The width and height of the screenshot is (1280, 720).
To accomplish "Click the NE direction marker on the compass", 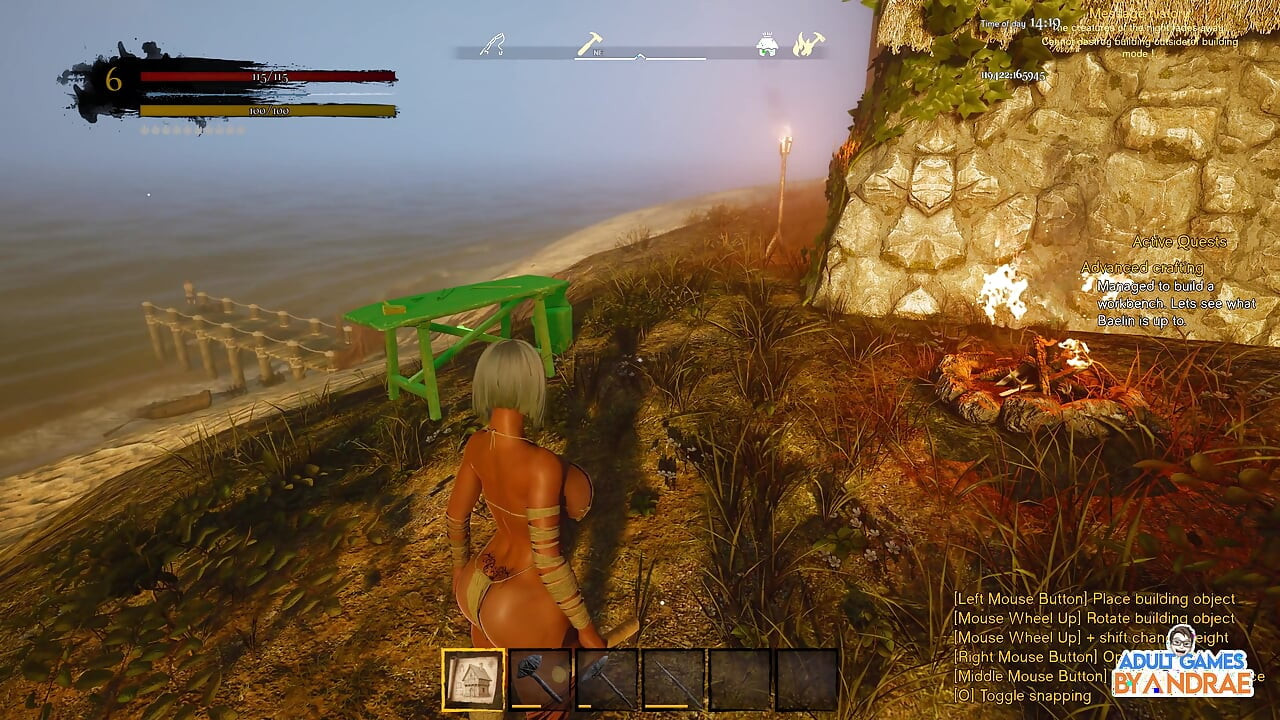I will (598, 50).
